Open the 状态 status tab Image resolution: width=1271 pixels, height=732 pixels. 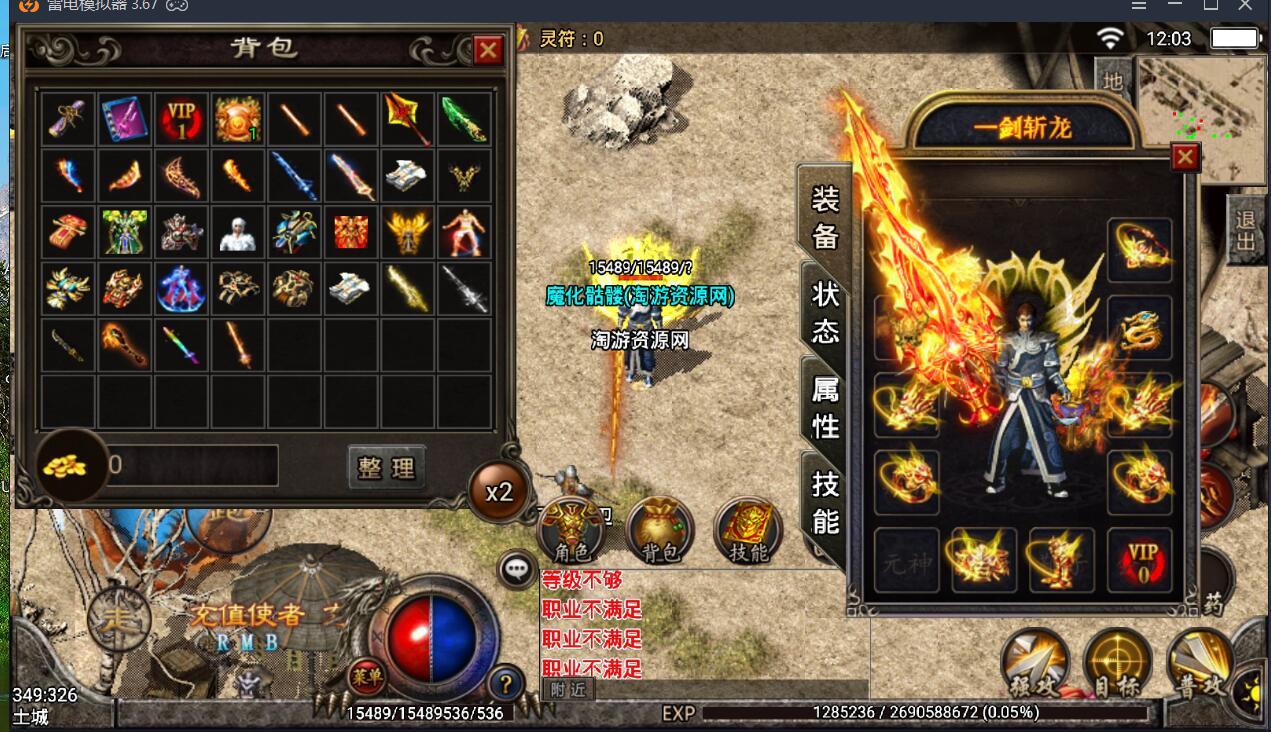point(825,312)
